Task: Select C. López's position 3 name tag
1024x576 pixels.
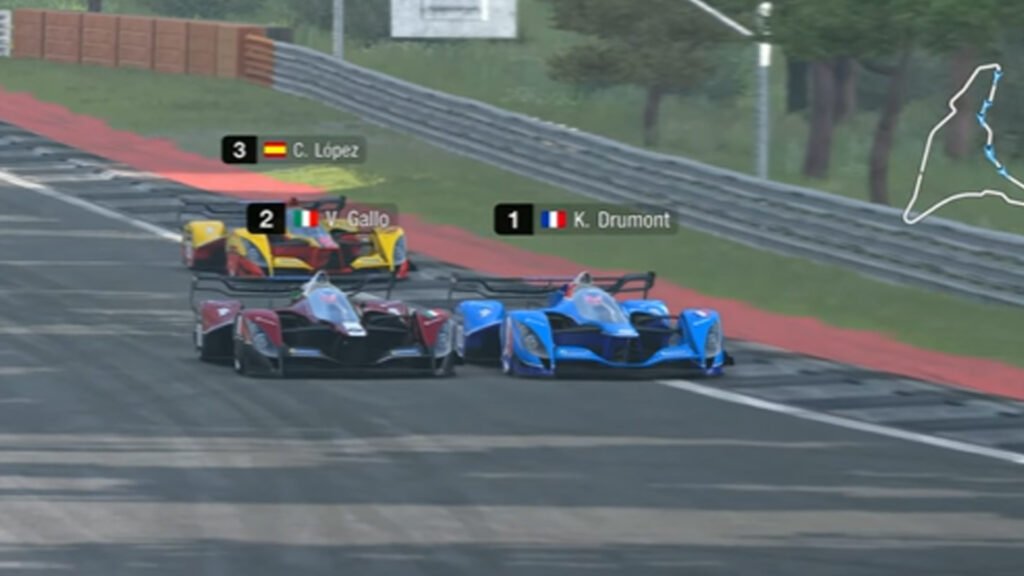Action: [x=293, y=150]
